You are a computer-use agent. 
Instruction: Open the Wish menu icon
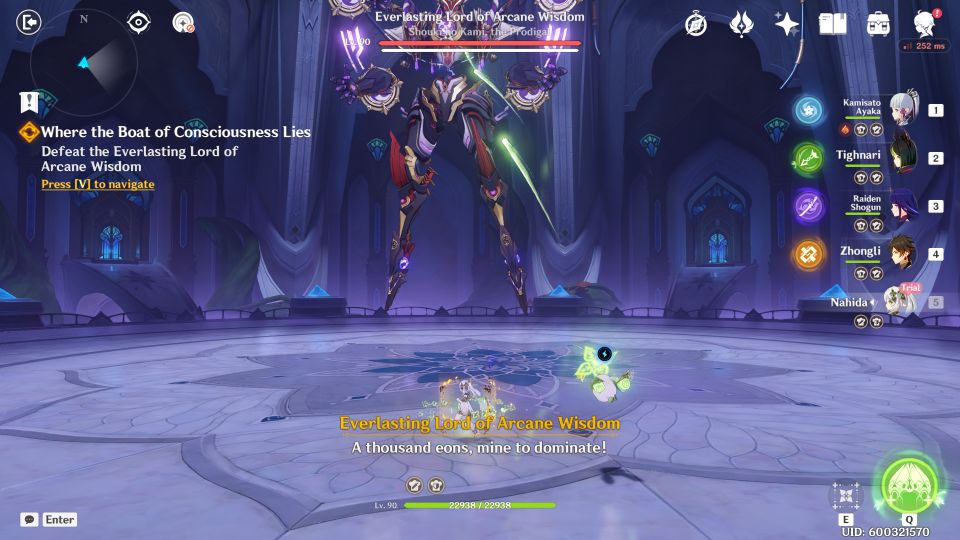[741, 24]
